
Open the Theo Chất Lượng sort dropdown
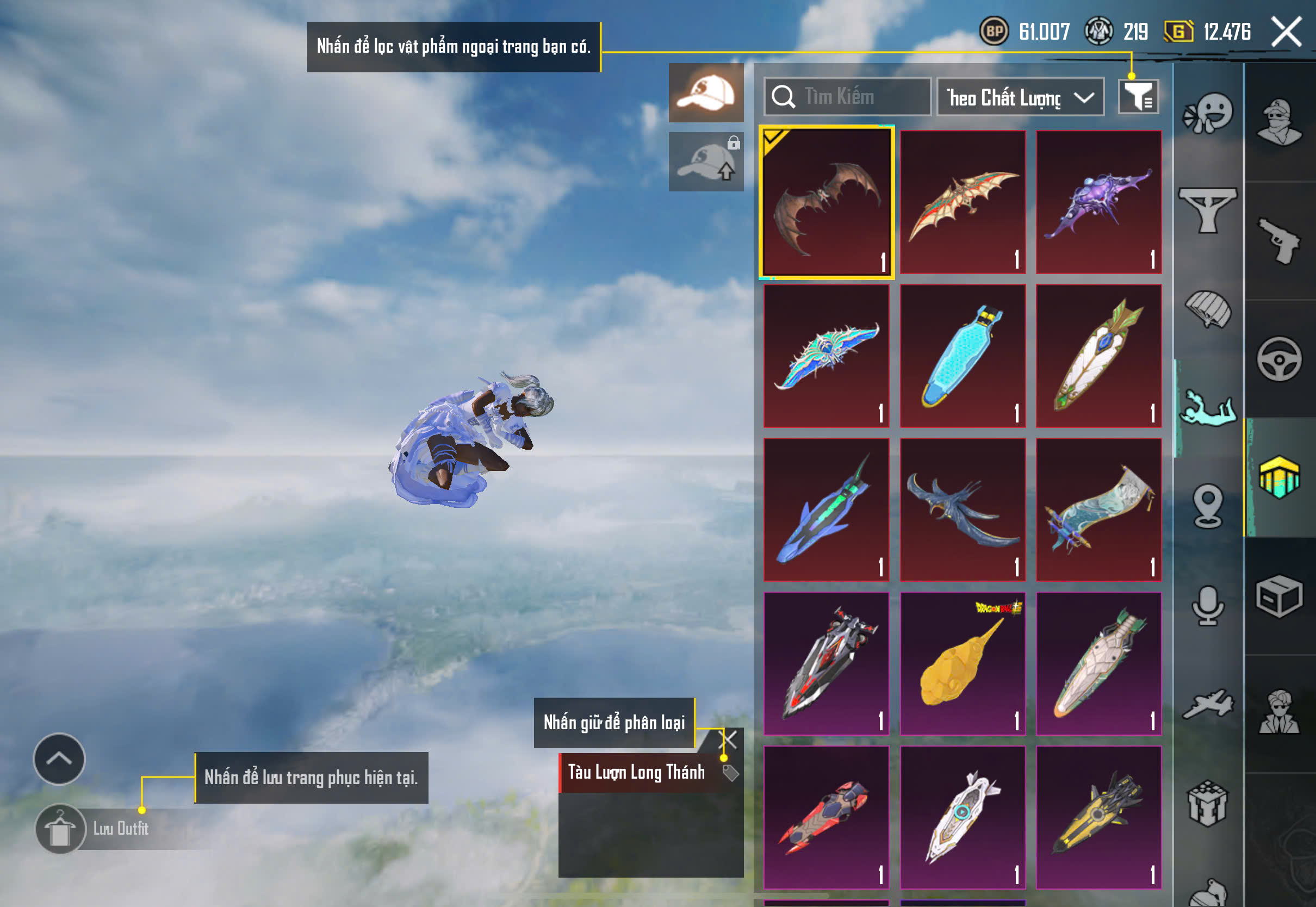(1020, 97)
